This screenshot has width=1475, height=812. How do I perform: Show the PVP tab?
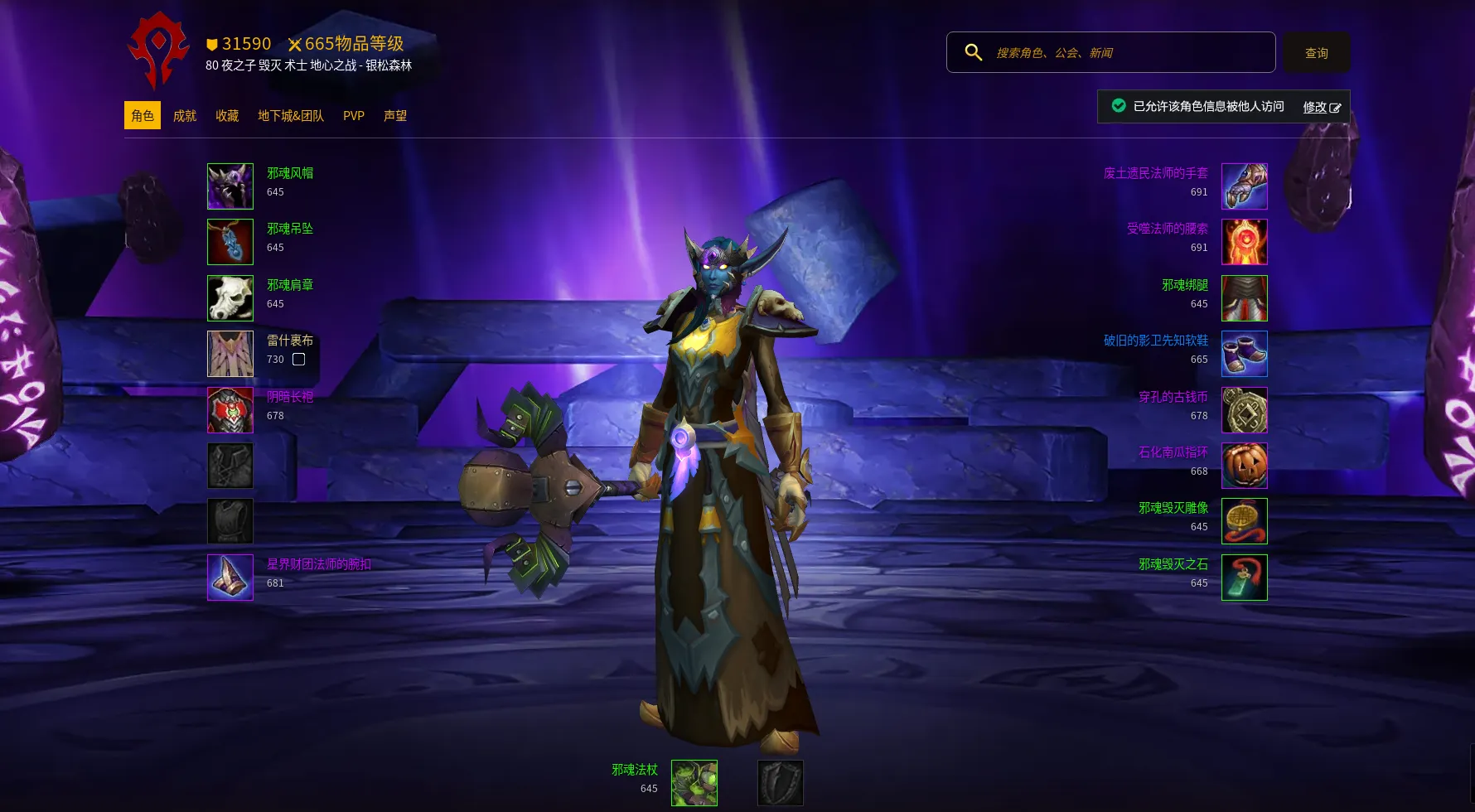coord(354,116)
